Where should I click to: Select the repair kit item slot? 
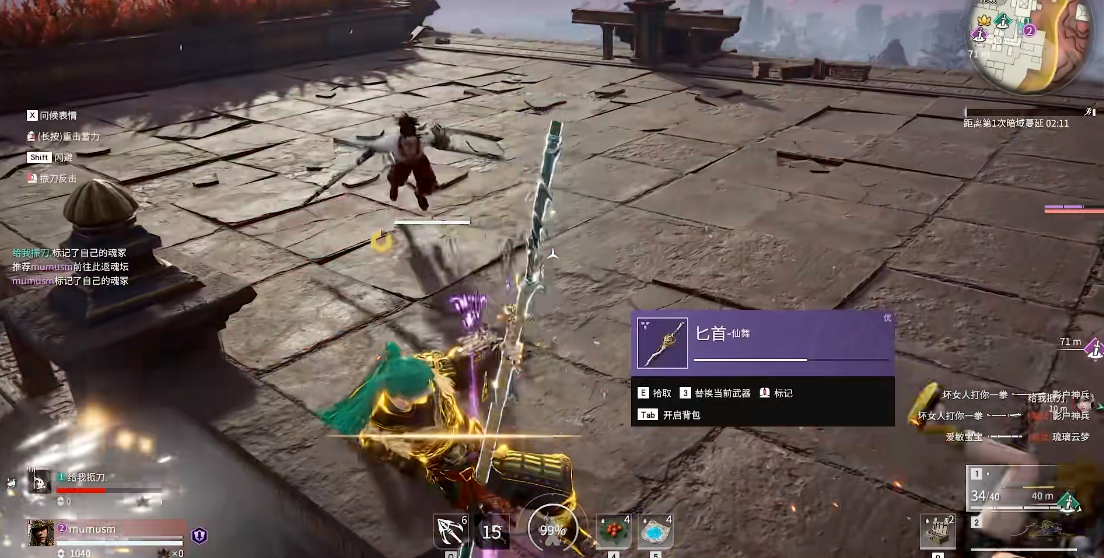pyautogui.click(x=938, y=531)
